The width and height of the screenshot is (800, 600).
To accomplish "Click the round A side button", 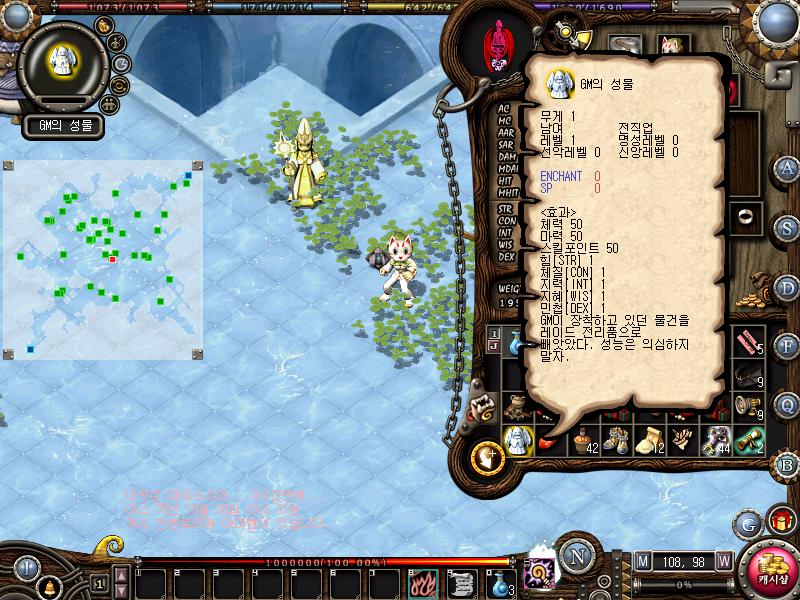I will (787, 167).
